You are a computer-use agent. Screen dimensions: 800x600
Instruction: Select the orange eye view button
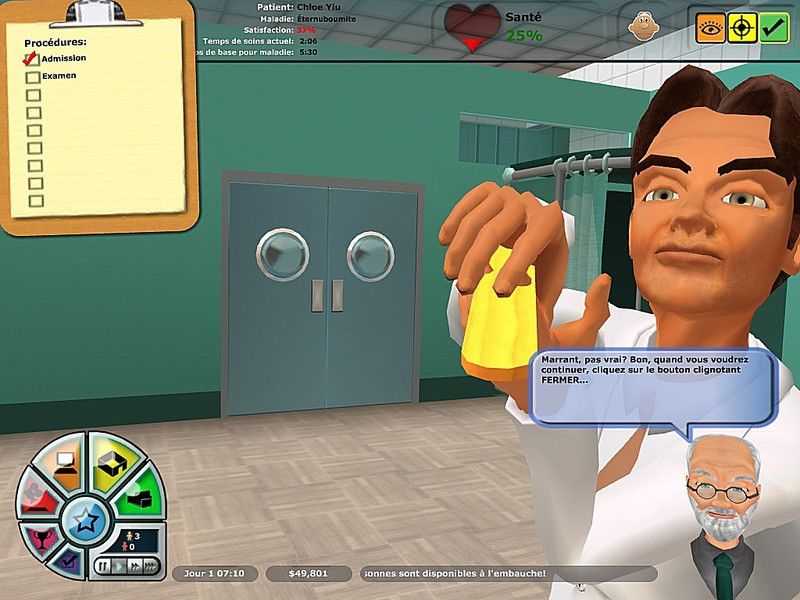tap(710, 27)
